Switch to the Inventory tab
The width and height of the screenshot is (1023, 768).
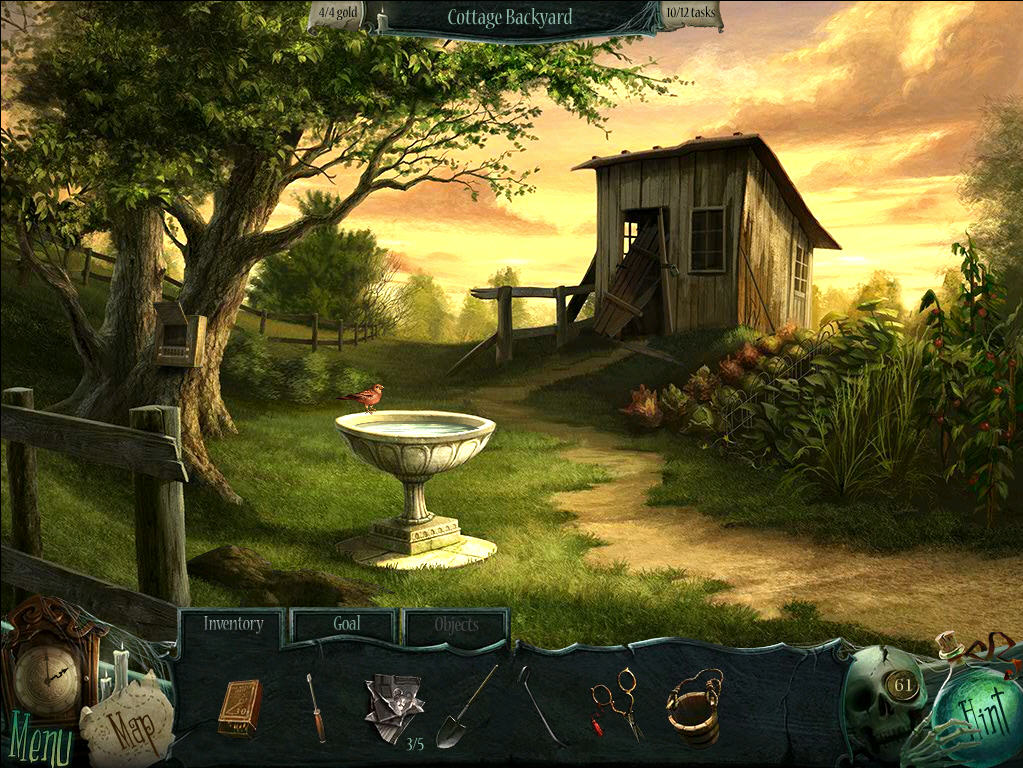pyautogui.click(x=233, y=625)
